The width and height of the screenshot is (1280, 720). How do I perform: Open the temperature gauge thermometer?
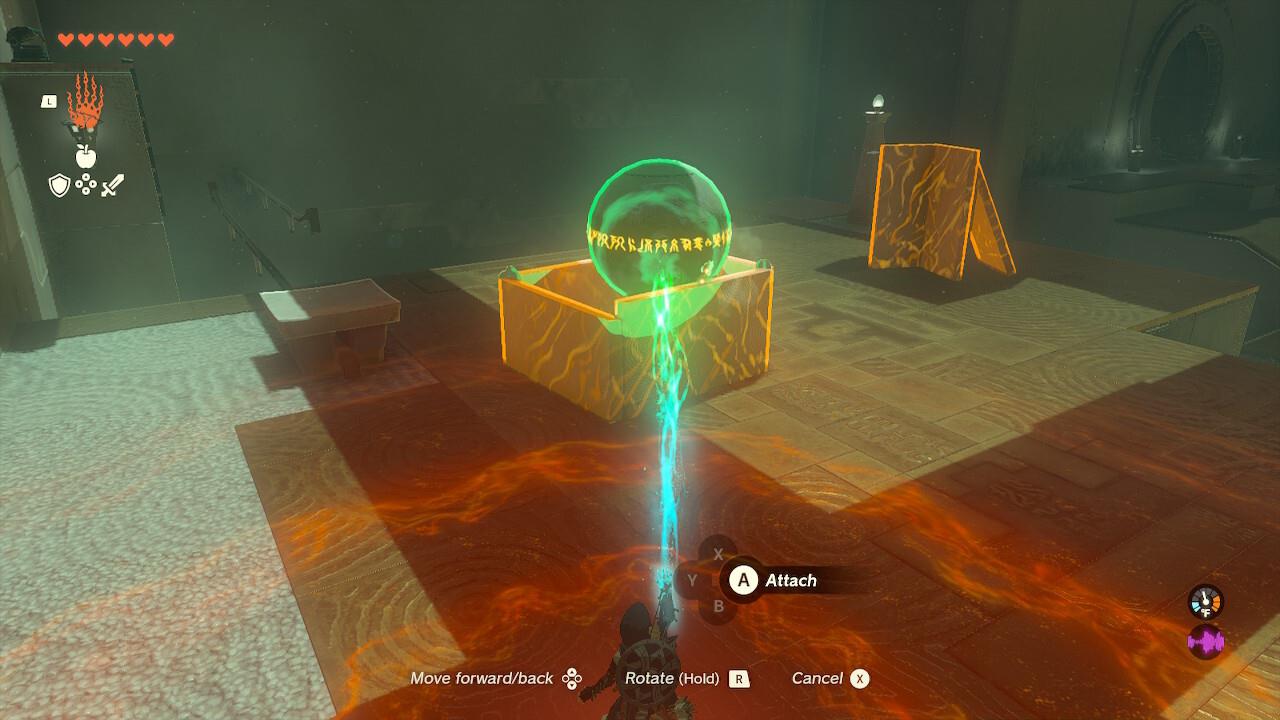pos(1205,600)
